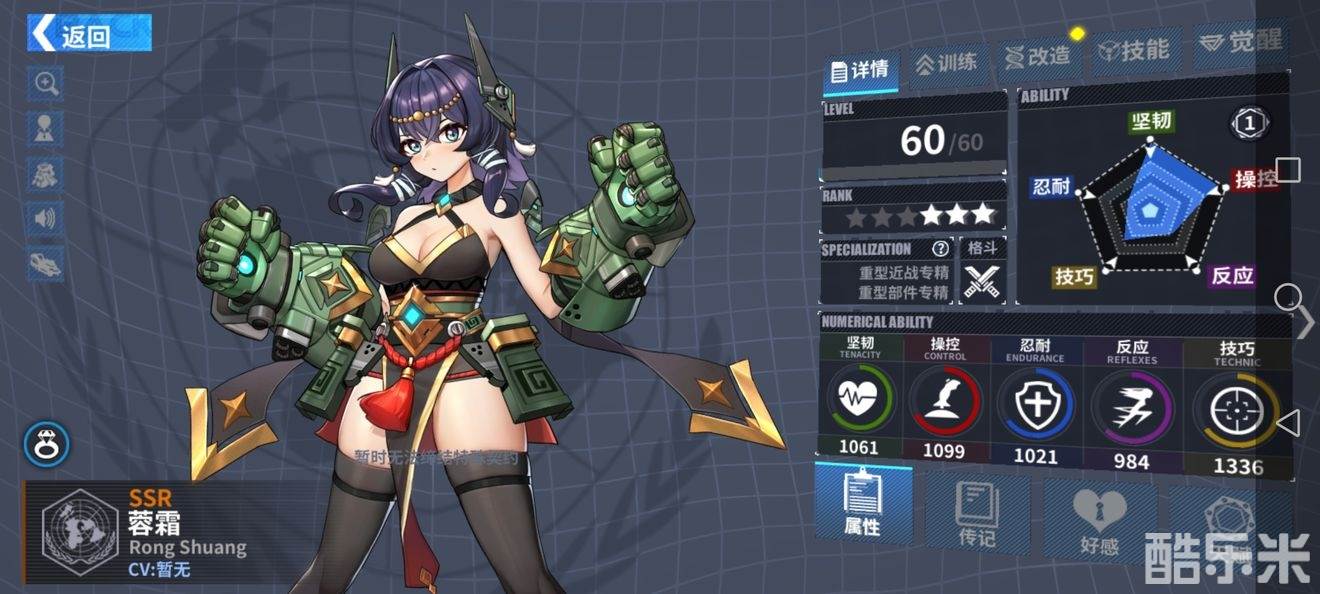Open the character portrait view icon
The image size is (1320, 594).
click(45, 128)
